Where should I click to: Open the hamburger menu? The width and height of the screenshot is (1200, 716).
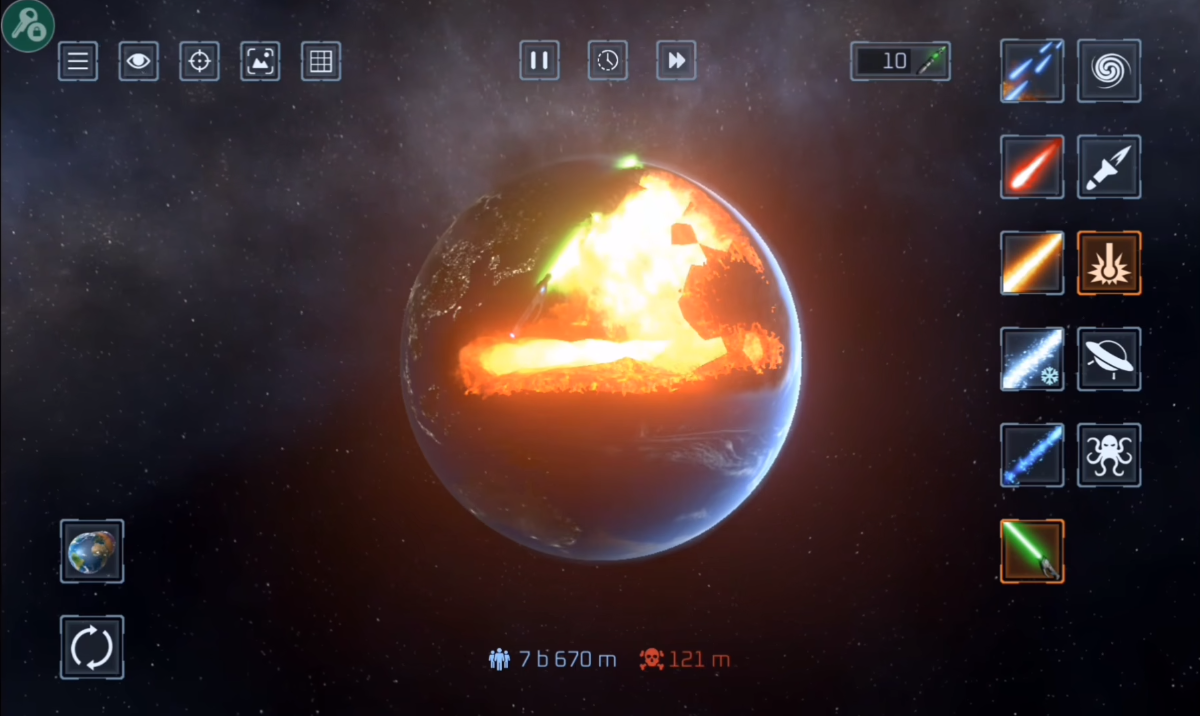(x=78, y=62)
